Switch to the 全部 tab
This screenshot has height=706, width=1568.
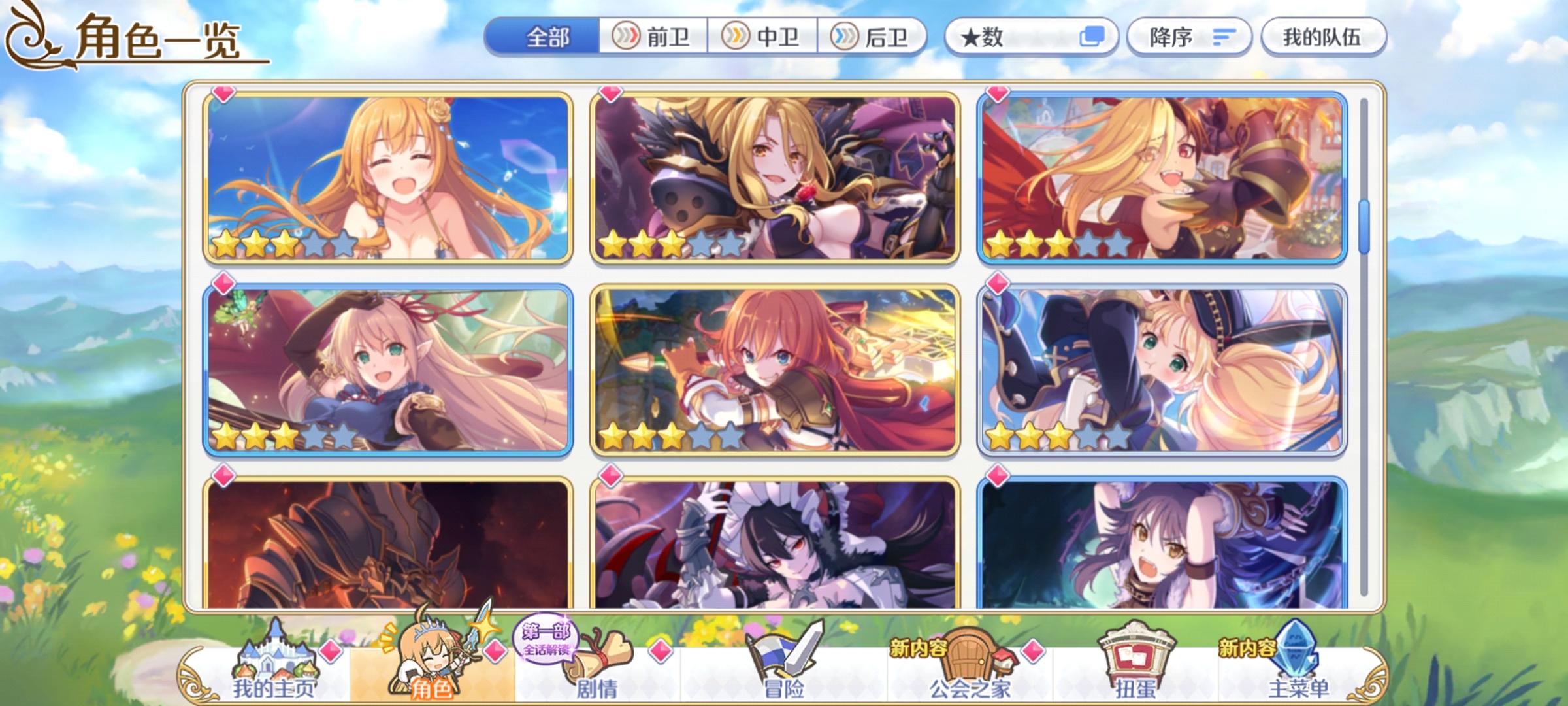(x=549, y=37)
